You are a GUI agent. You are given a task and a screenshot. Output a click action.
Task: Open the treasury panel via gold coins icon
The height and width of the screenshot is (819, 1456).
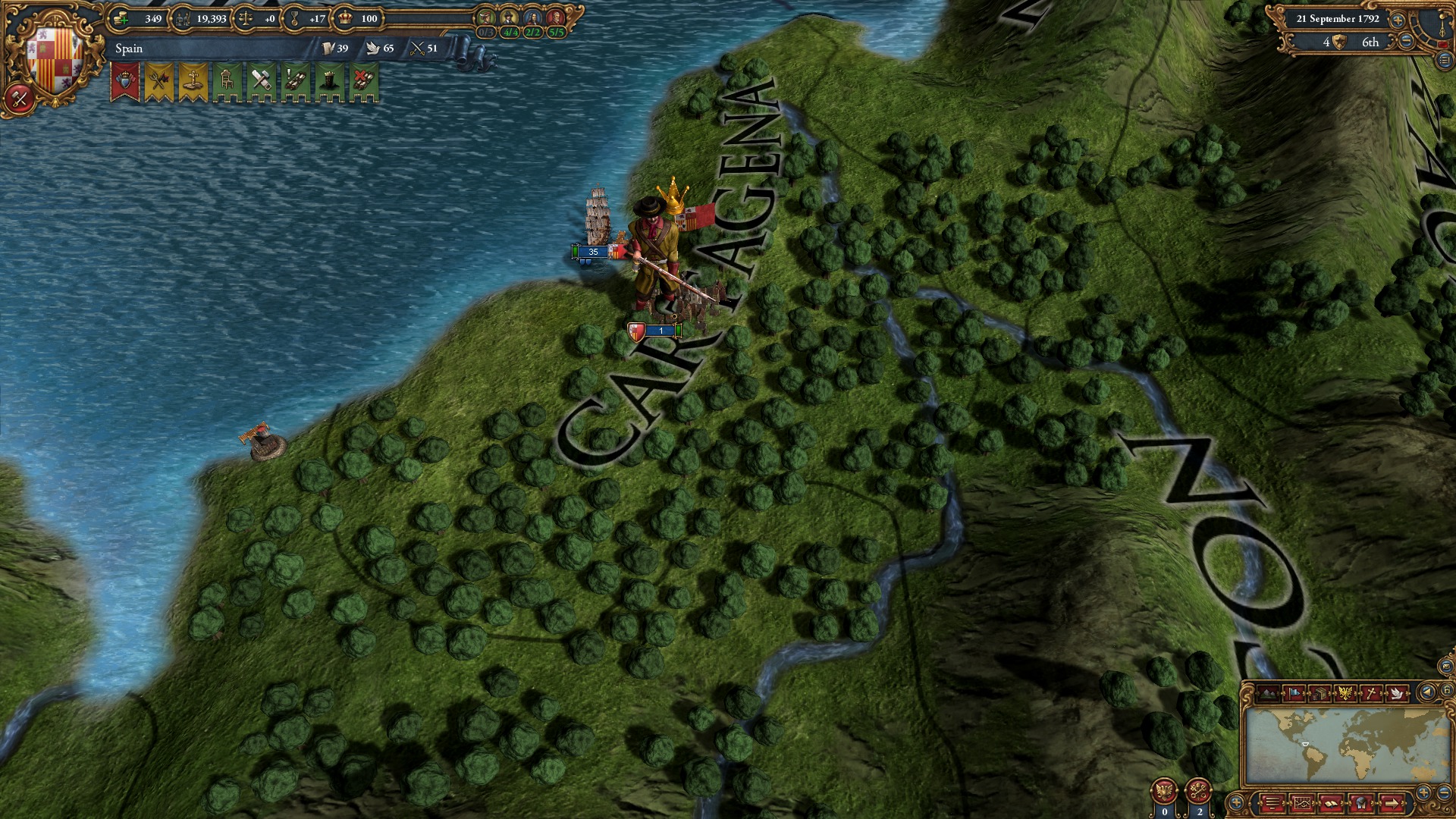[121, 18]
